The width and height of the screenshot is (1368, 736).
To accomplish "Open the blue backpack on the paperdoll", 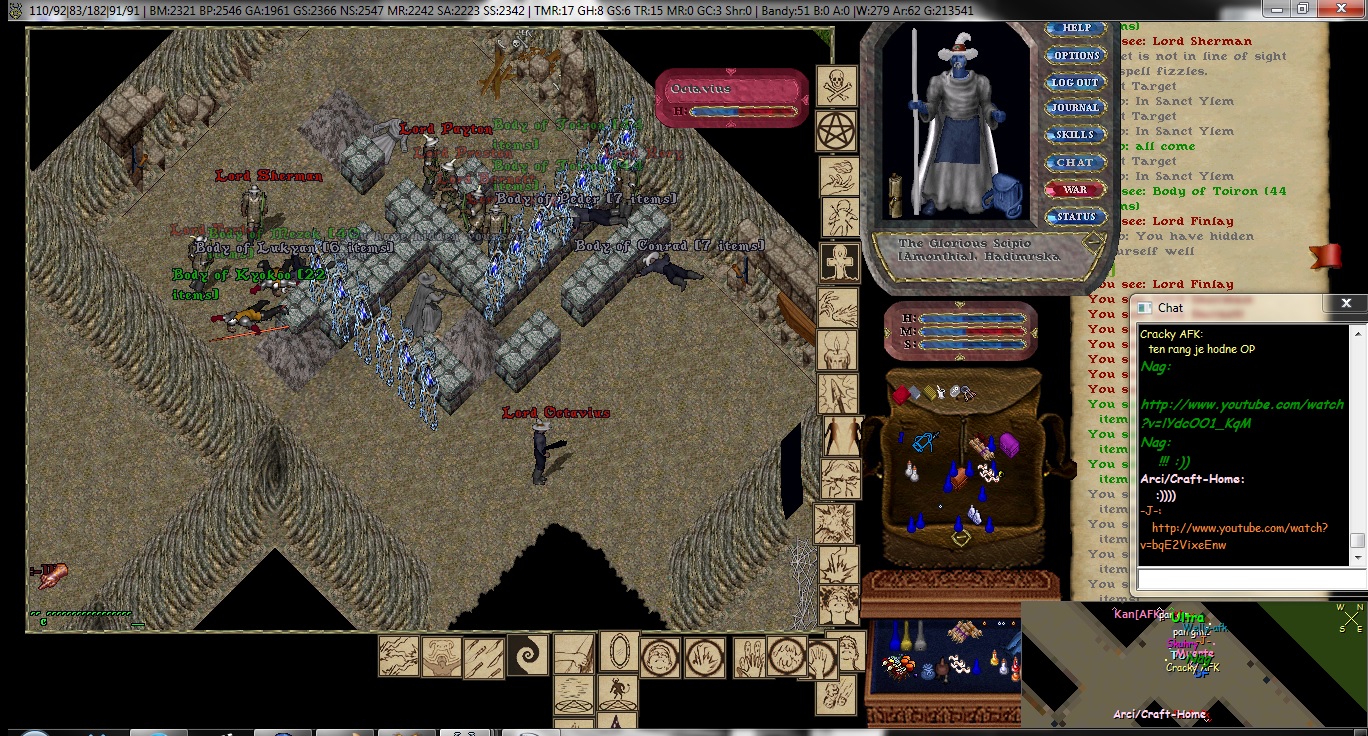I will coord(1010,197).
